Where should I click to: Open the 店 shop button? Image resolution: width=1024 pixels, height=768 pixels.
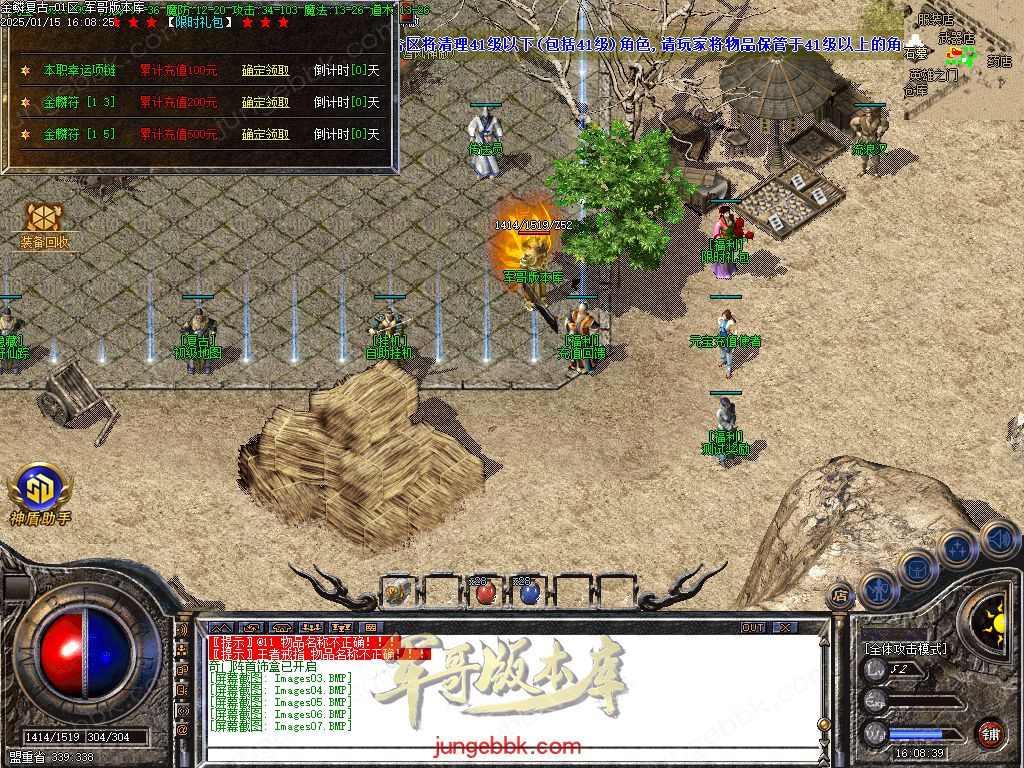point(839,597)
